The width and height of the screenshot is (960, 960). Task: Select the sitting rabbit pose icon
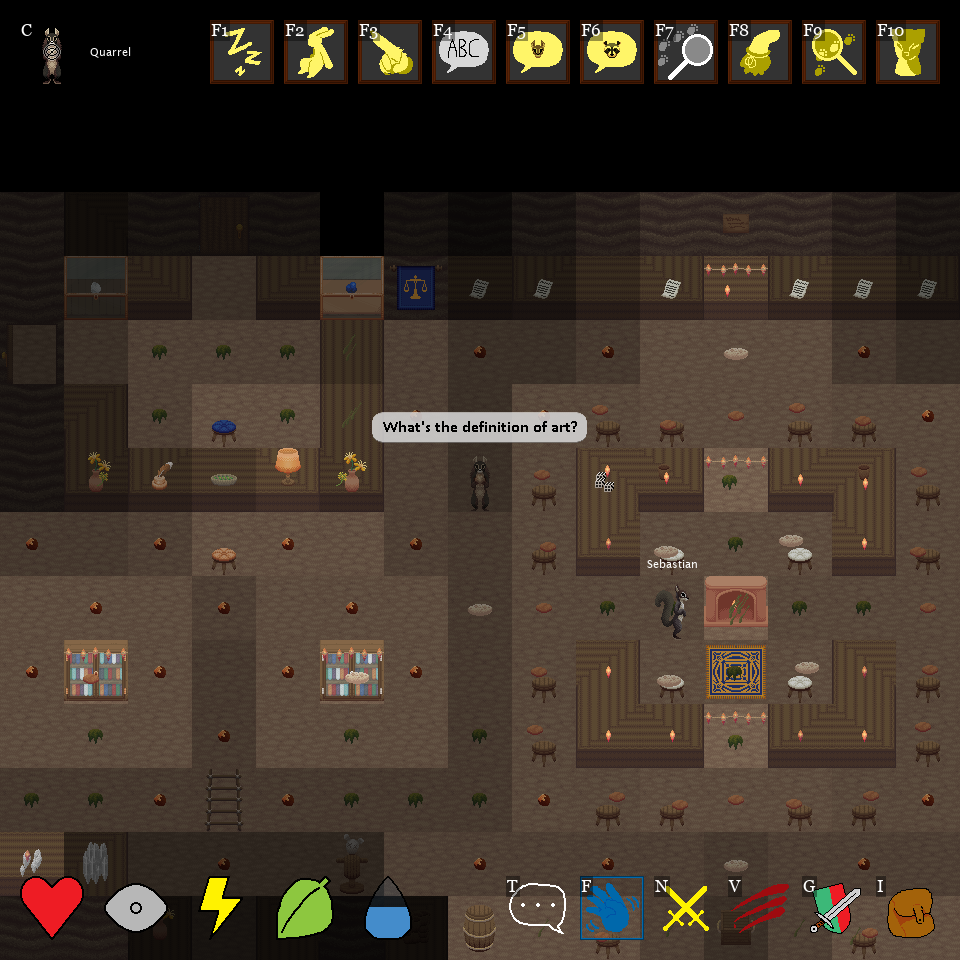315,52
